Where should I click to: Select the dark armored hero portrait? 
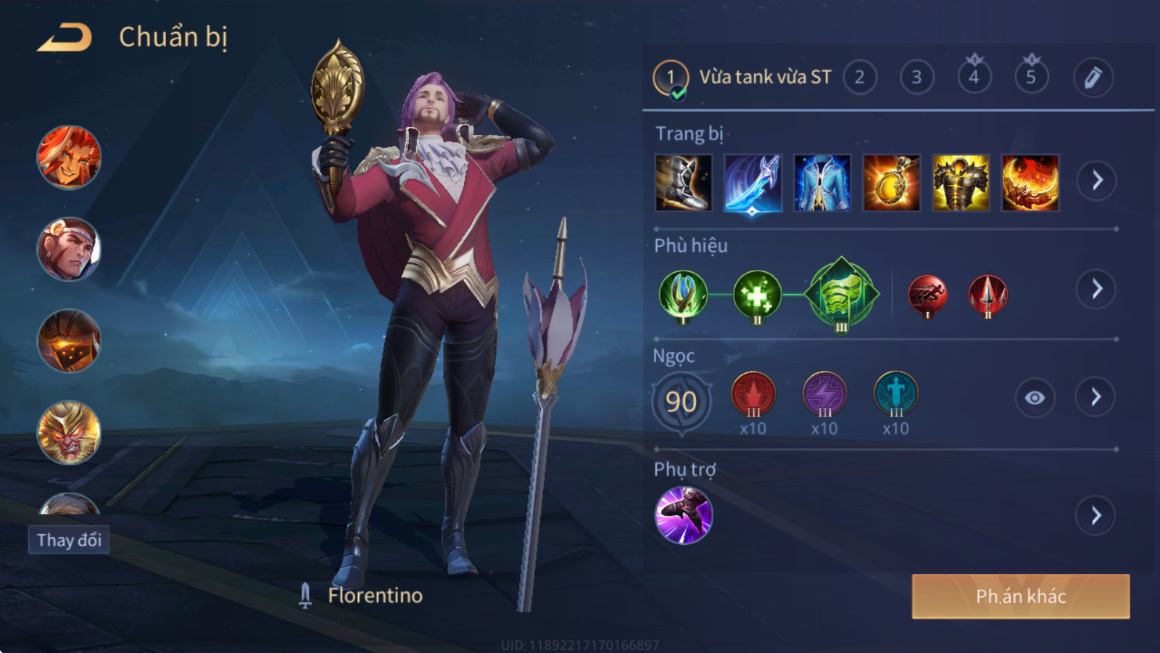point(69,341)
